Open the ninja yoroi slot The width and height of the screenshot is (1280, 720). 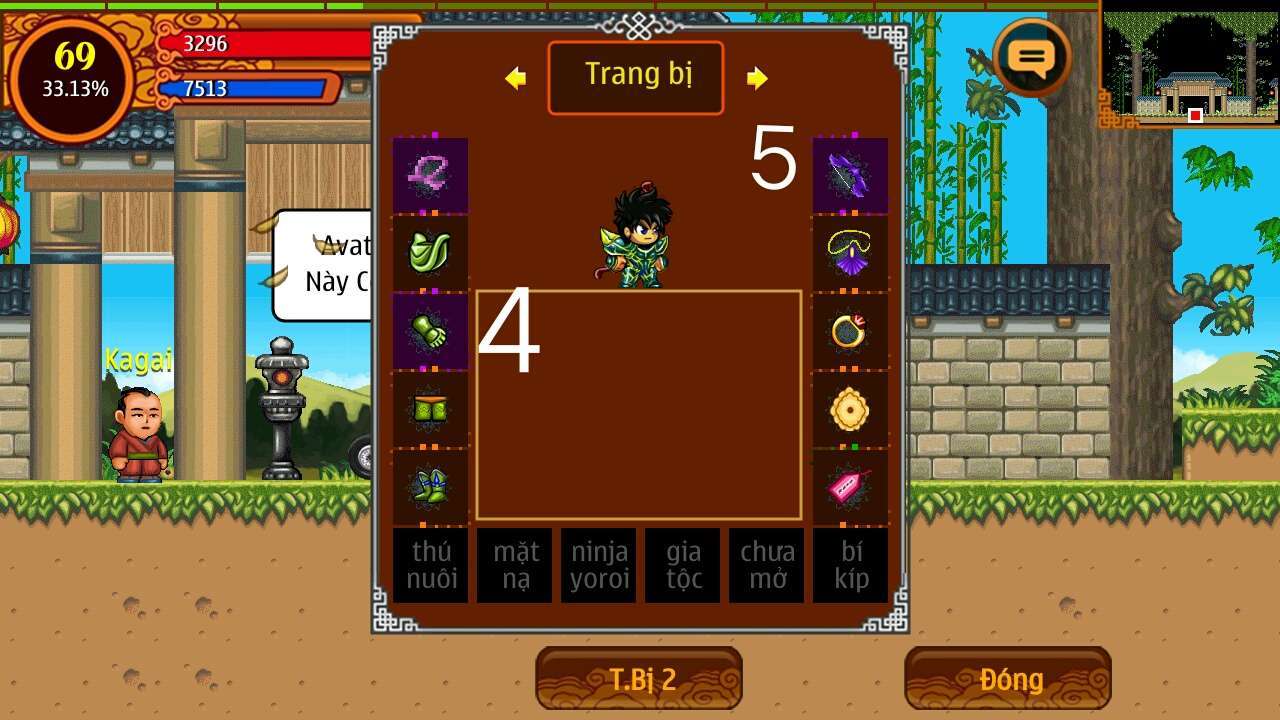[x=598, y=565]
